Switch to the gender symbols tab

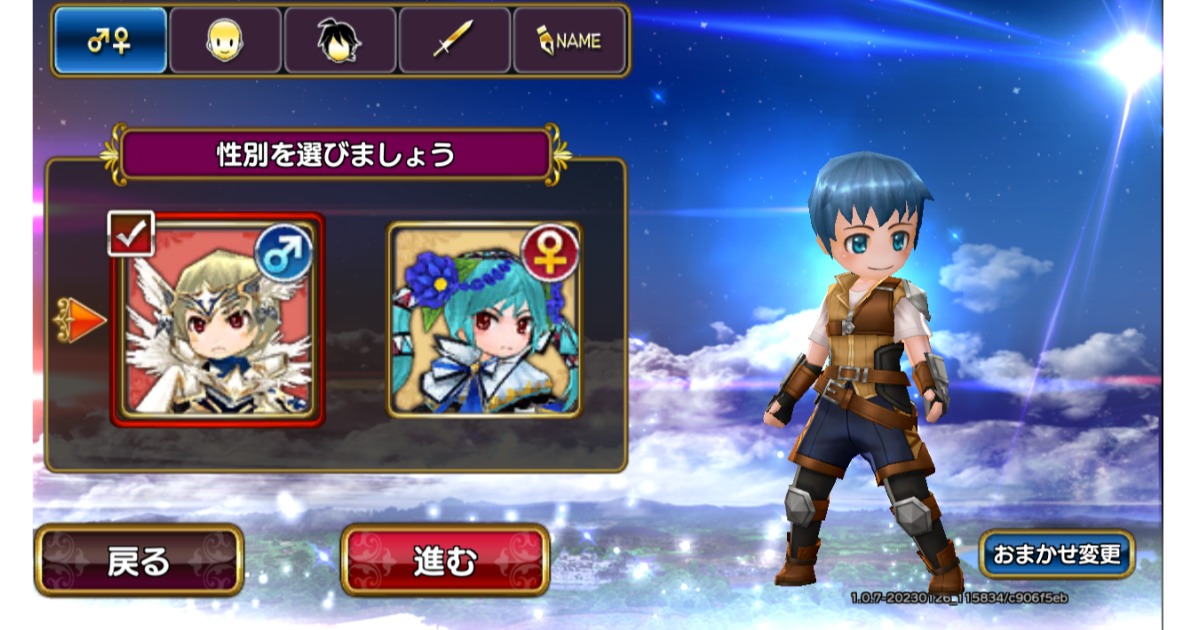pos(110,42)
